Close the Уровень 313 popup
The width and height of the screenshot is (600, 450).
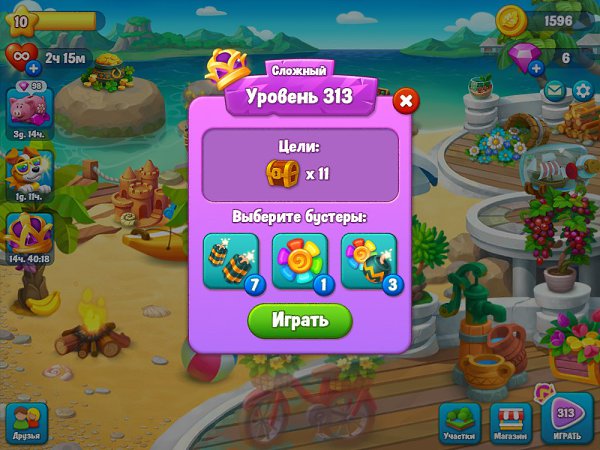click(x=404, y=101)
